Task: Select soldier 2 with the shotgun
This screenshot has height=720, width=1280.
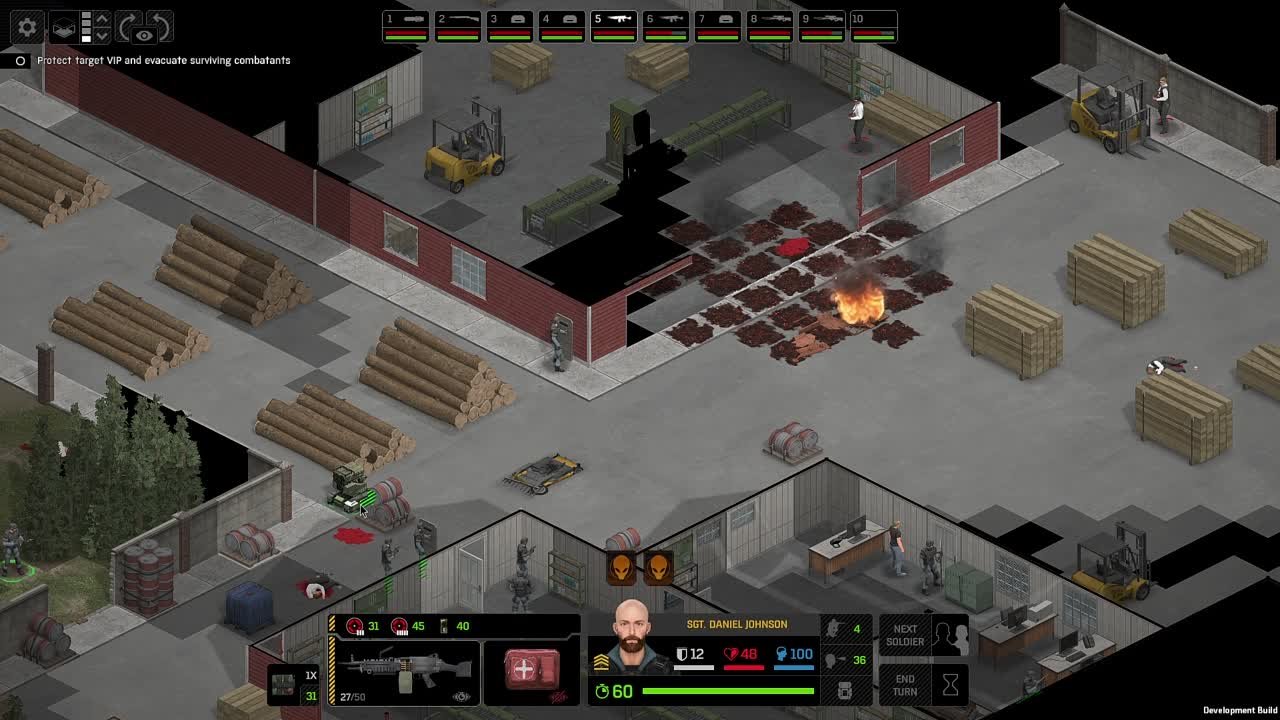Action: (457, 26)
